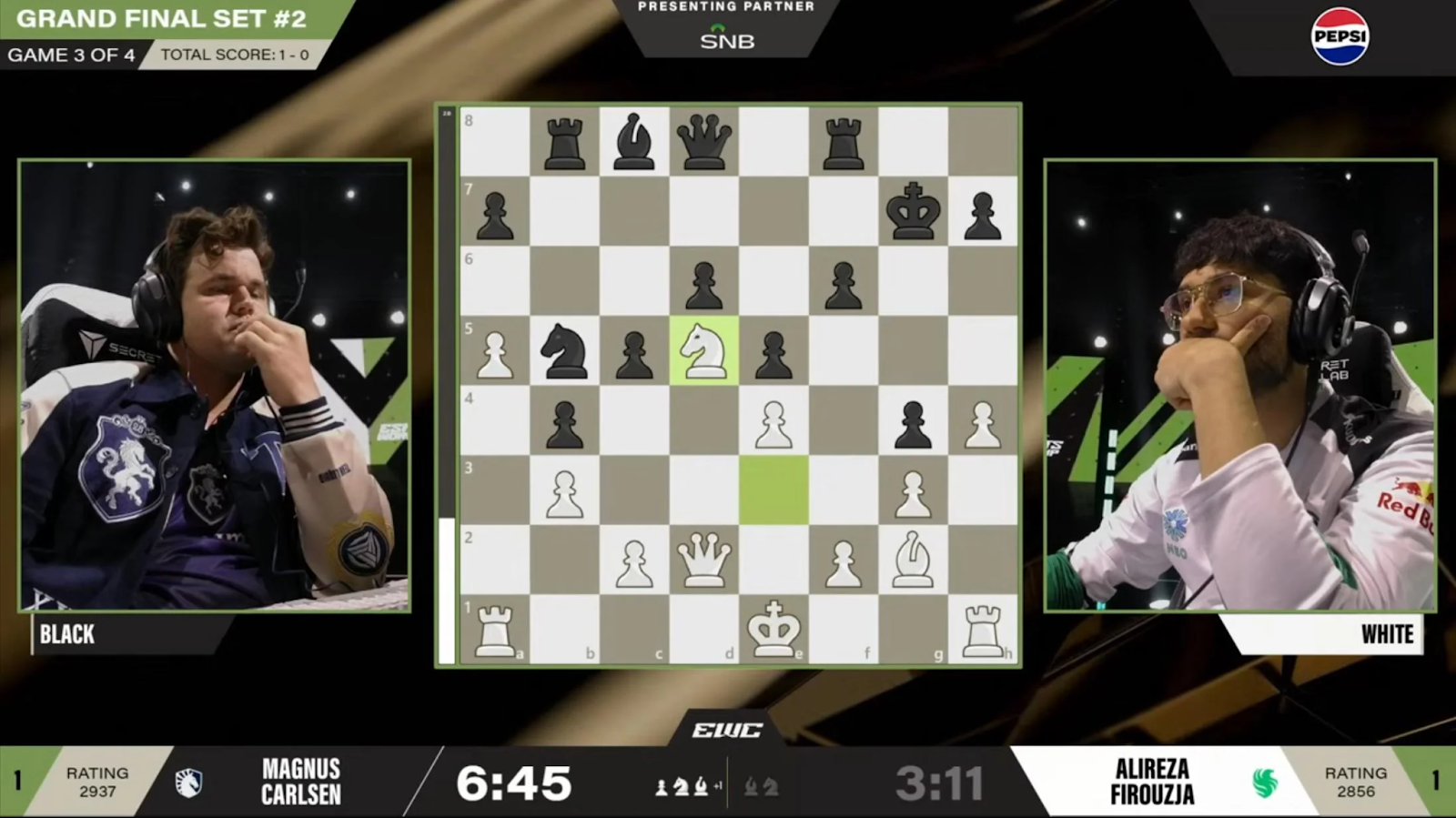The image size is (1456, 818).
Task: Choose the black pawn on g4
Action: click(913, 421)
